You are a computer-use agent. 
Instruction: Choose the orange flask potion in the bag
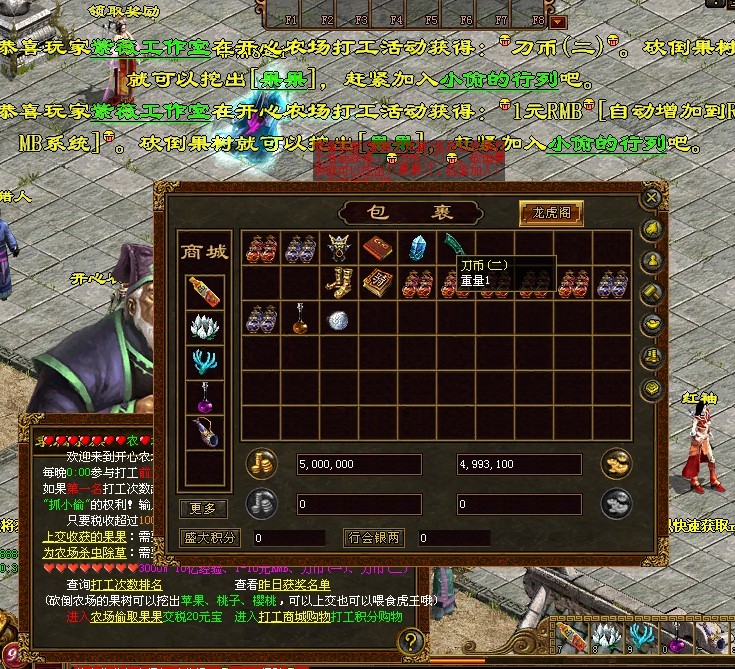[x=299, y=319]
